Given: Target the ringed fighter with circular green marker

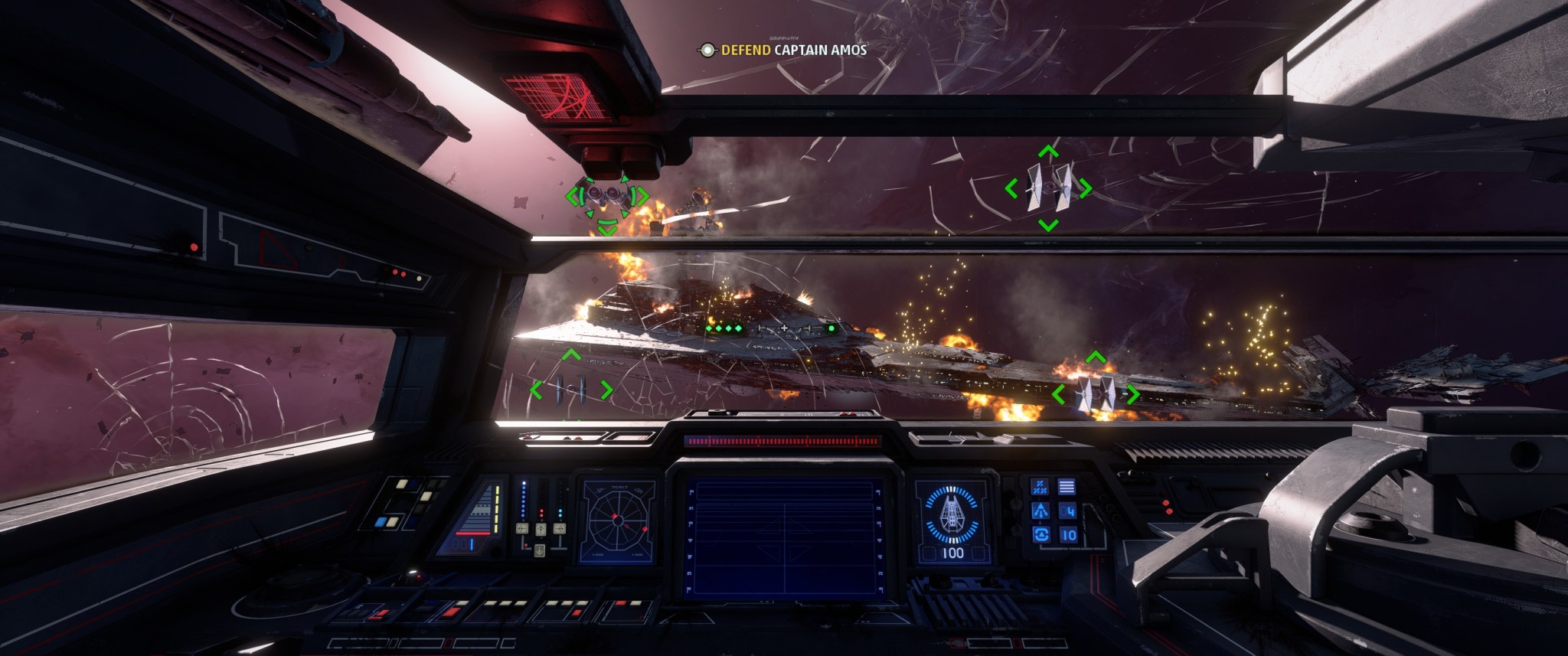Looking at the screenshot, I should (606, 196).
